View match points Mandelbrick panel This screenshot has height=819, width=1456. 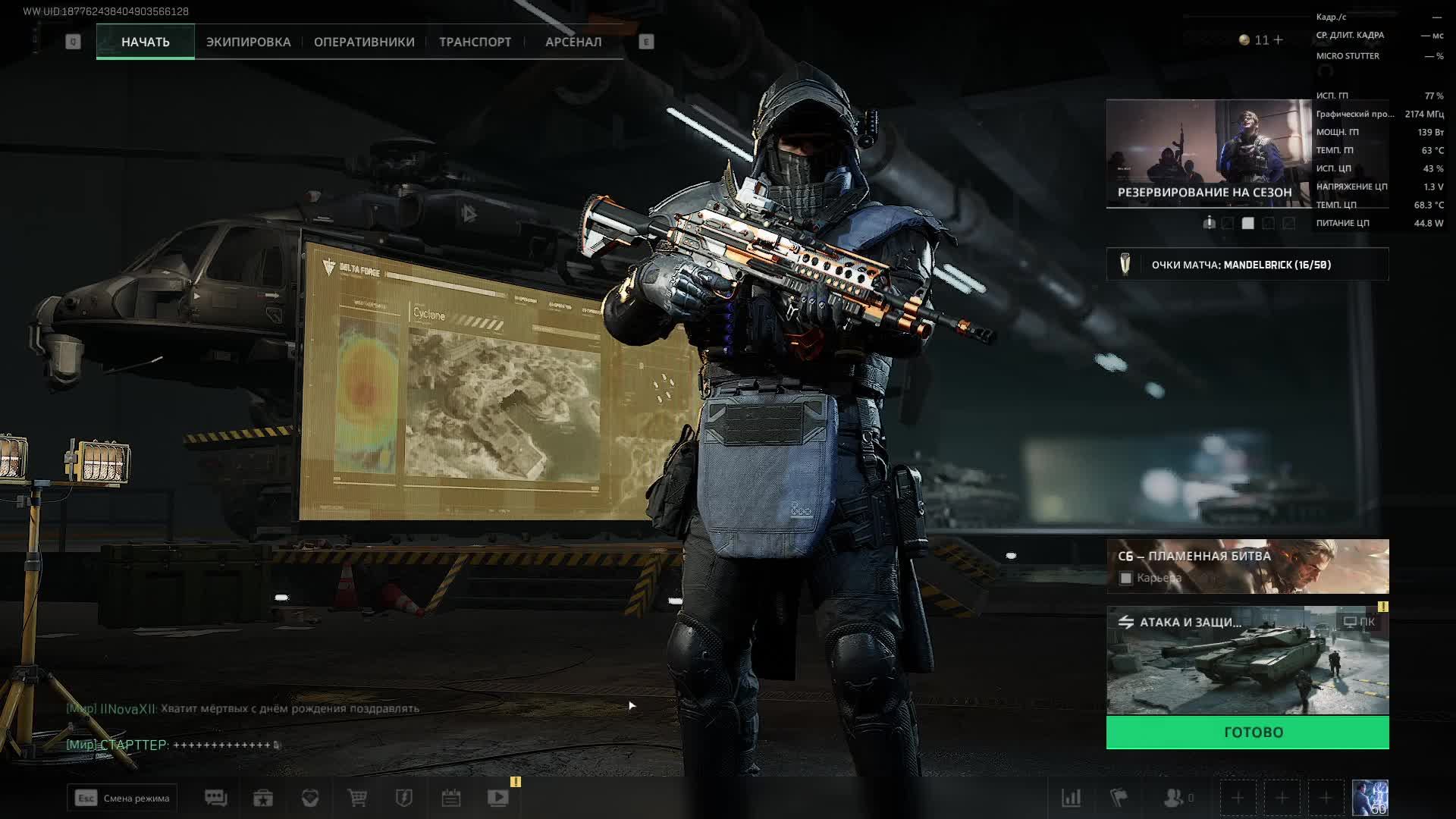(x=1247, y=265)
